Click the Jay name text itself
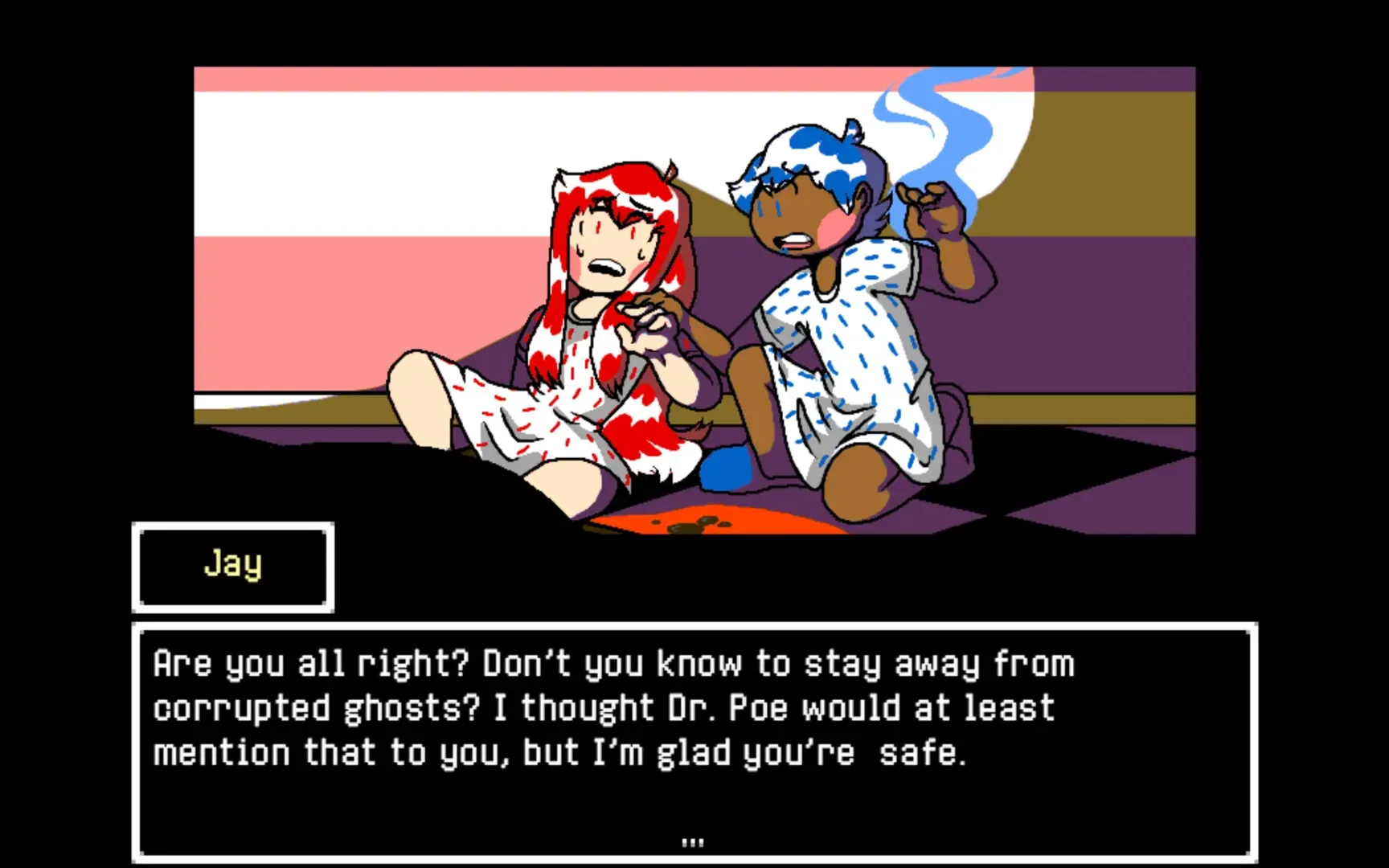Viewport: 1389px width, 868px height. (232, 564)
